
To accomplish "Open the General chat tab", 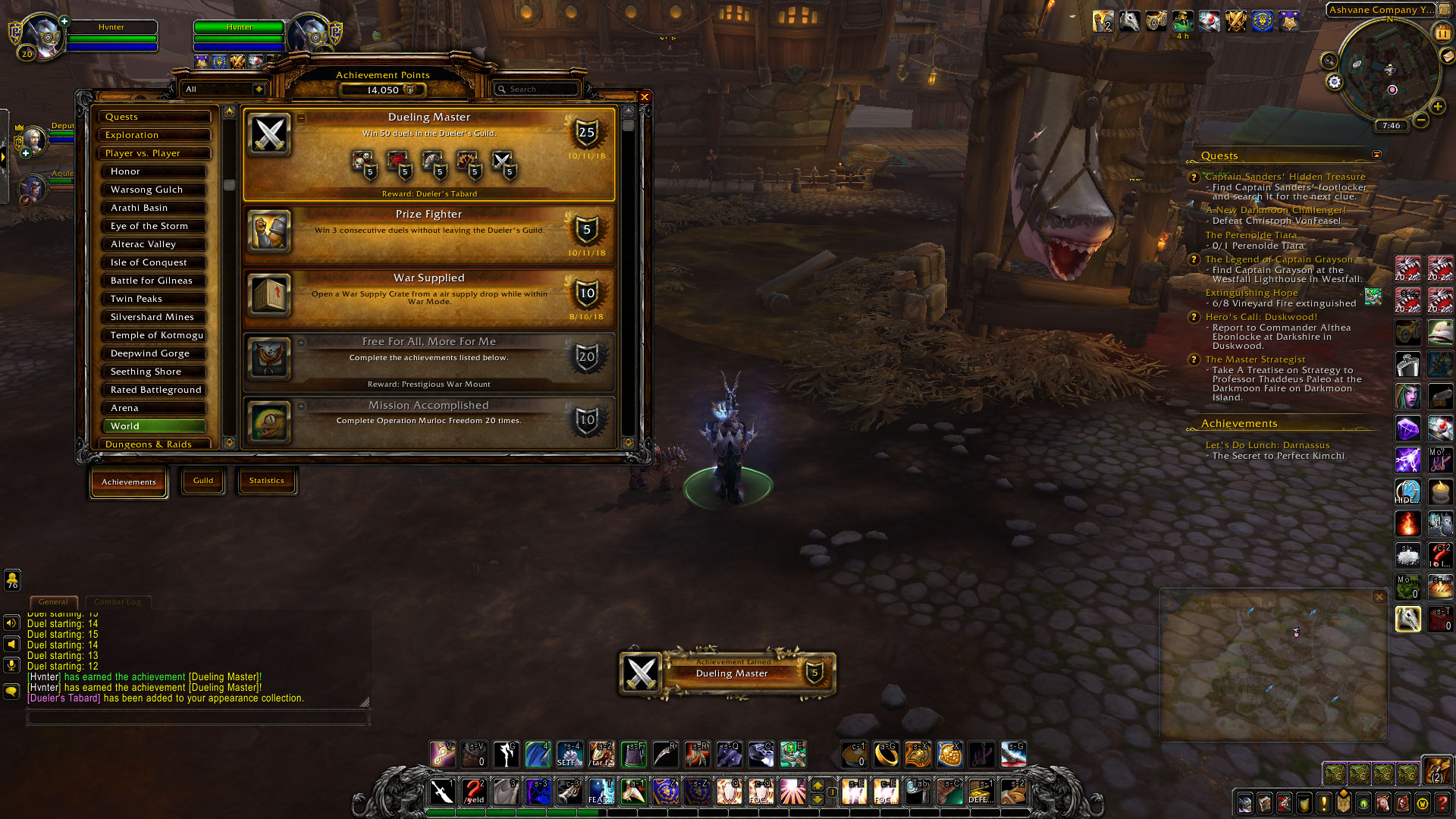I will [x=53, y=602].
